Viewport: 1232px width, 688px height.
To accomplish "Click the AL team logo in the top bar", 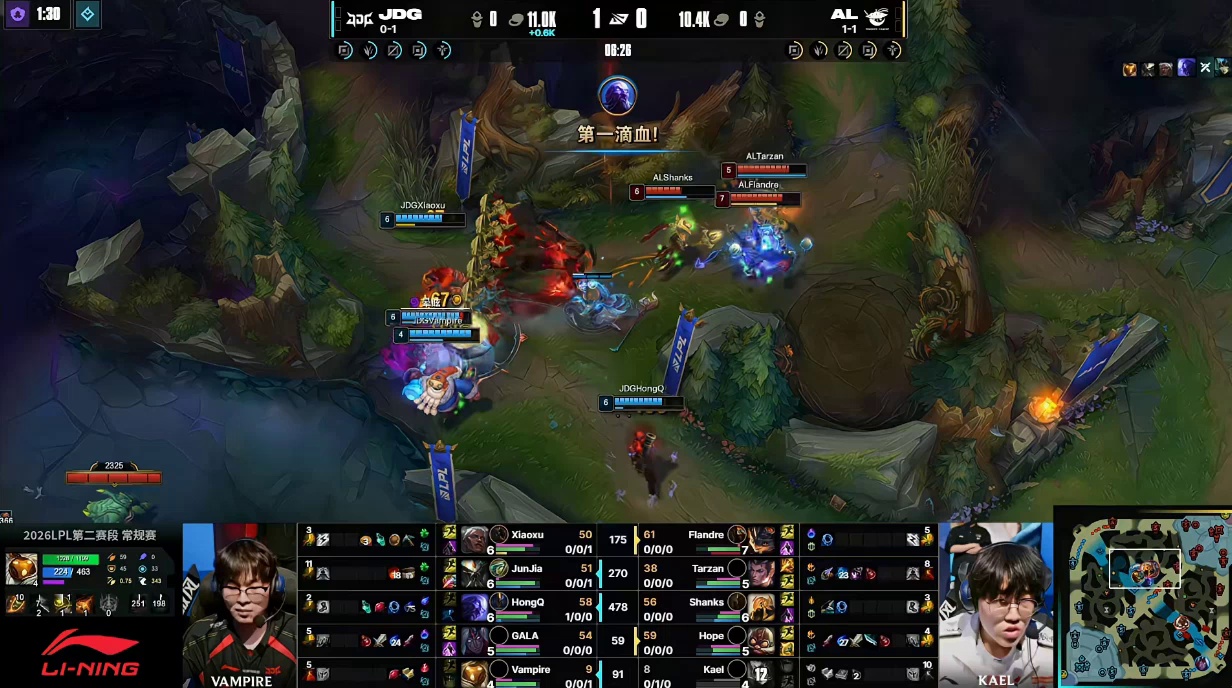I will tap(877, 16).
